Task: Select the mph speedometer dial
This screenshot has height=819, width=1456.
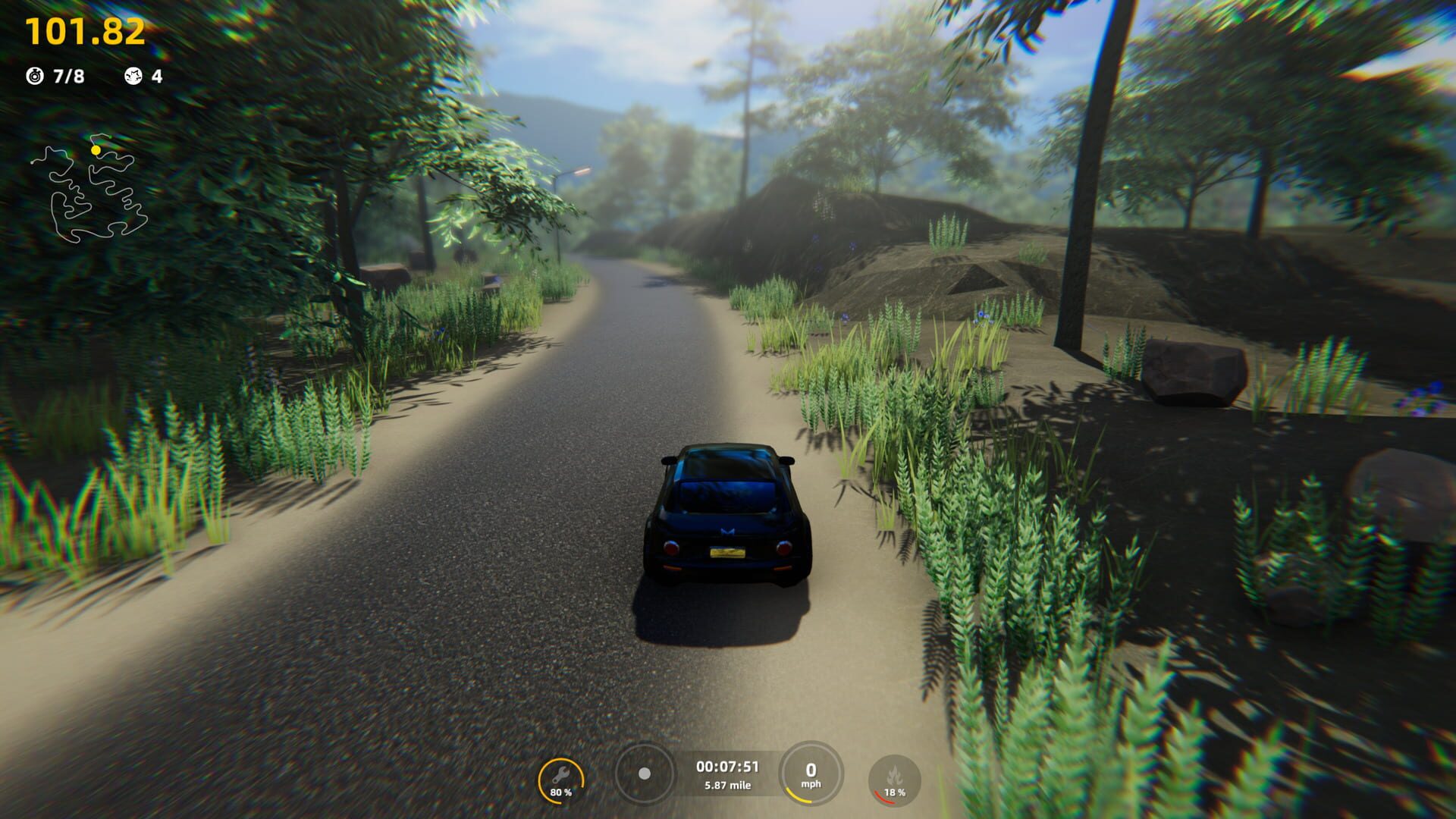Action: pyautogui.click(x=811, y=774)
